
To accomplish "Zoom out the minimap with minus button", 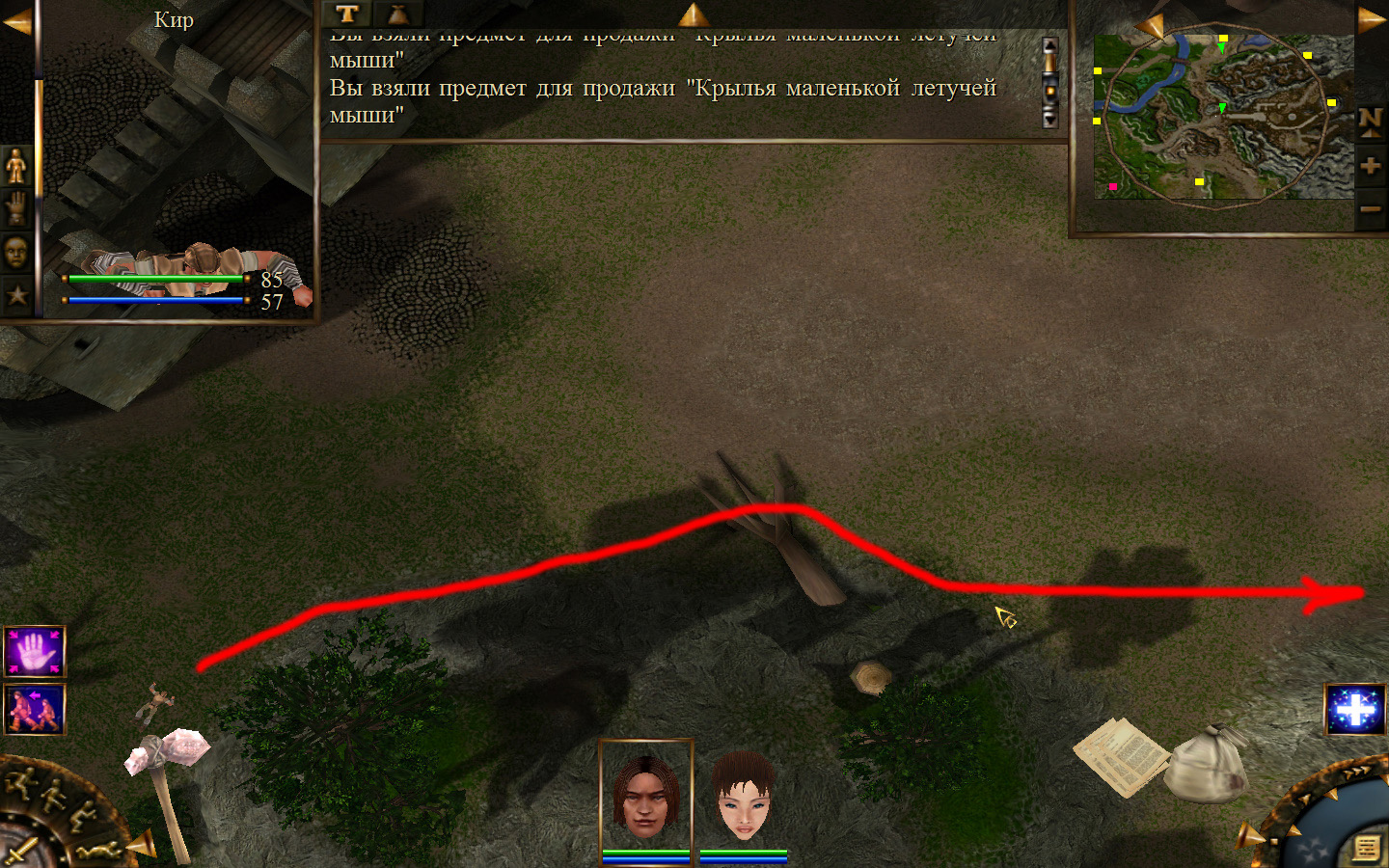I will (x=1370, y=209).
